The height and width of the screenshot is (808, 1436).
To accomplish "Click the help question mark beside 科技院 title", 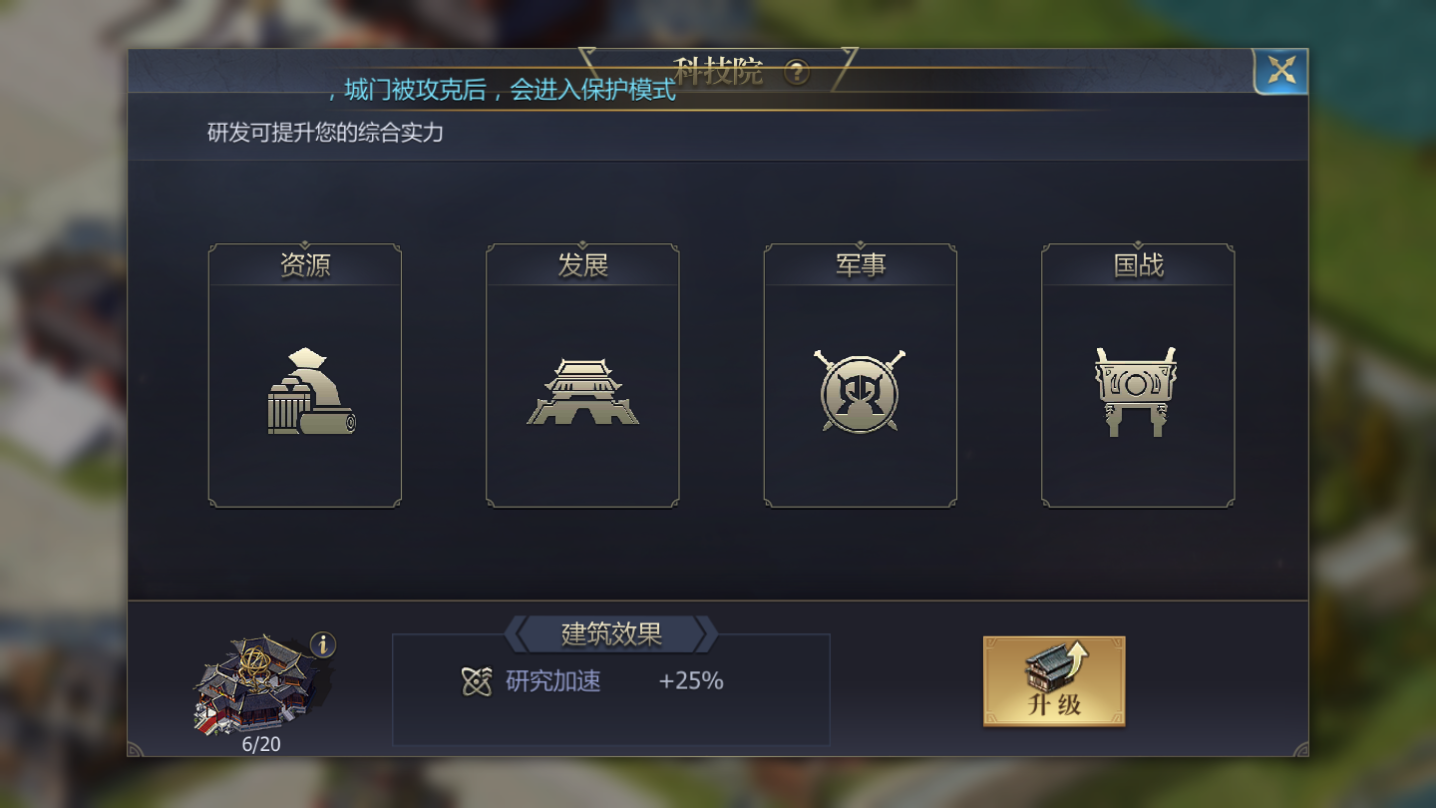I will 795,73.
